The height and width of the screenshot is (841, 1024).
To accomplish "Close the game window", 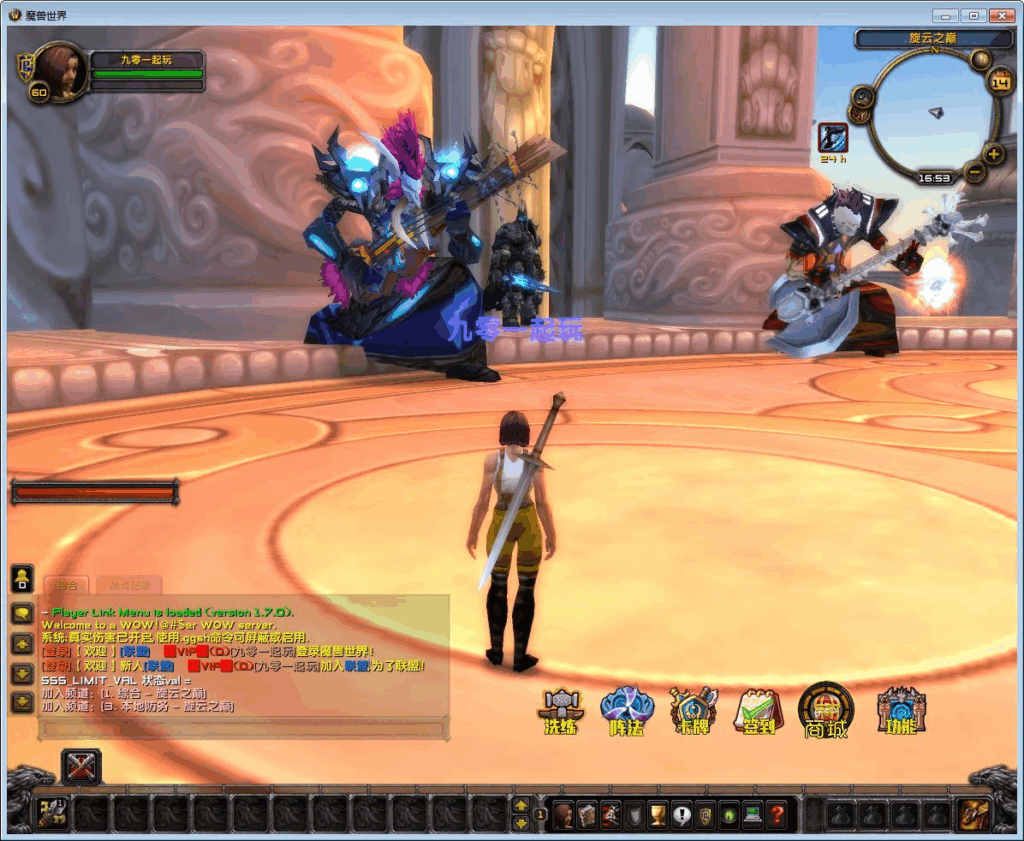I will click(x=1000, y=15).
